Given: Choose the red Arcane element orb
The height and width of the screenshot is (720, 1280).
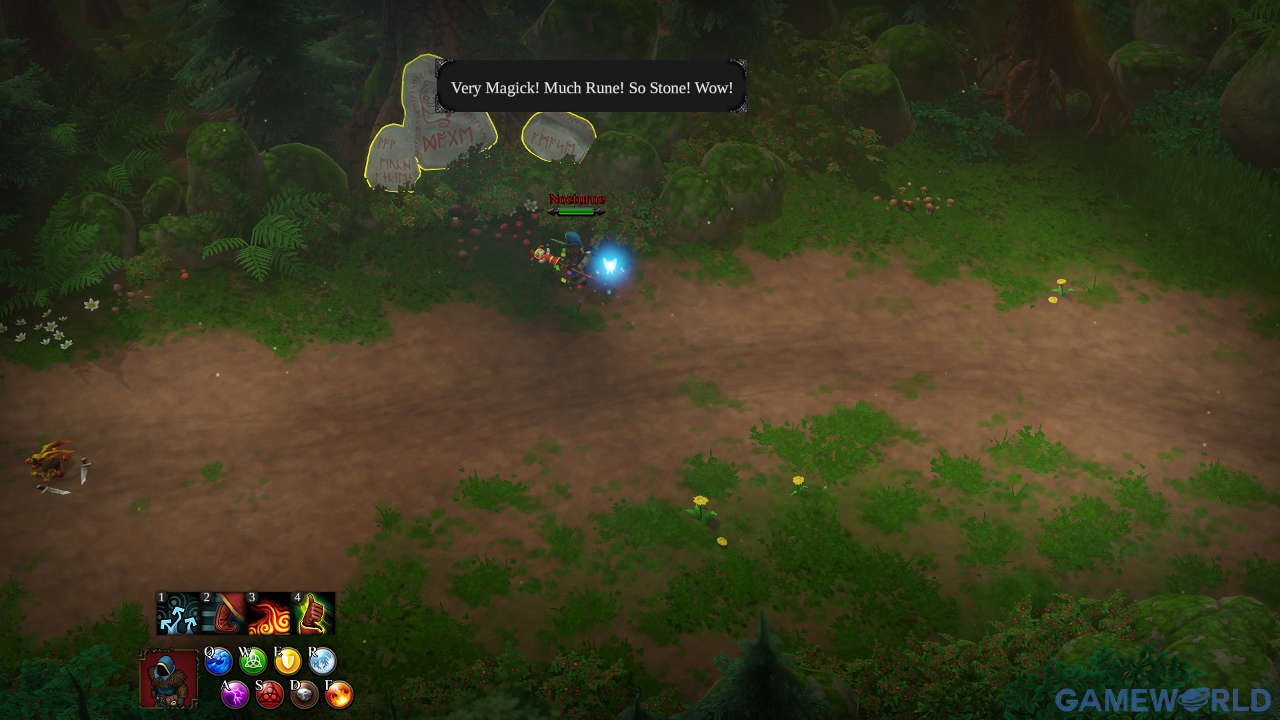Looking at the screenshot, I should tap(270, 694).
